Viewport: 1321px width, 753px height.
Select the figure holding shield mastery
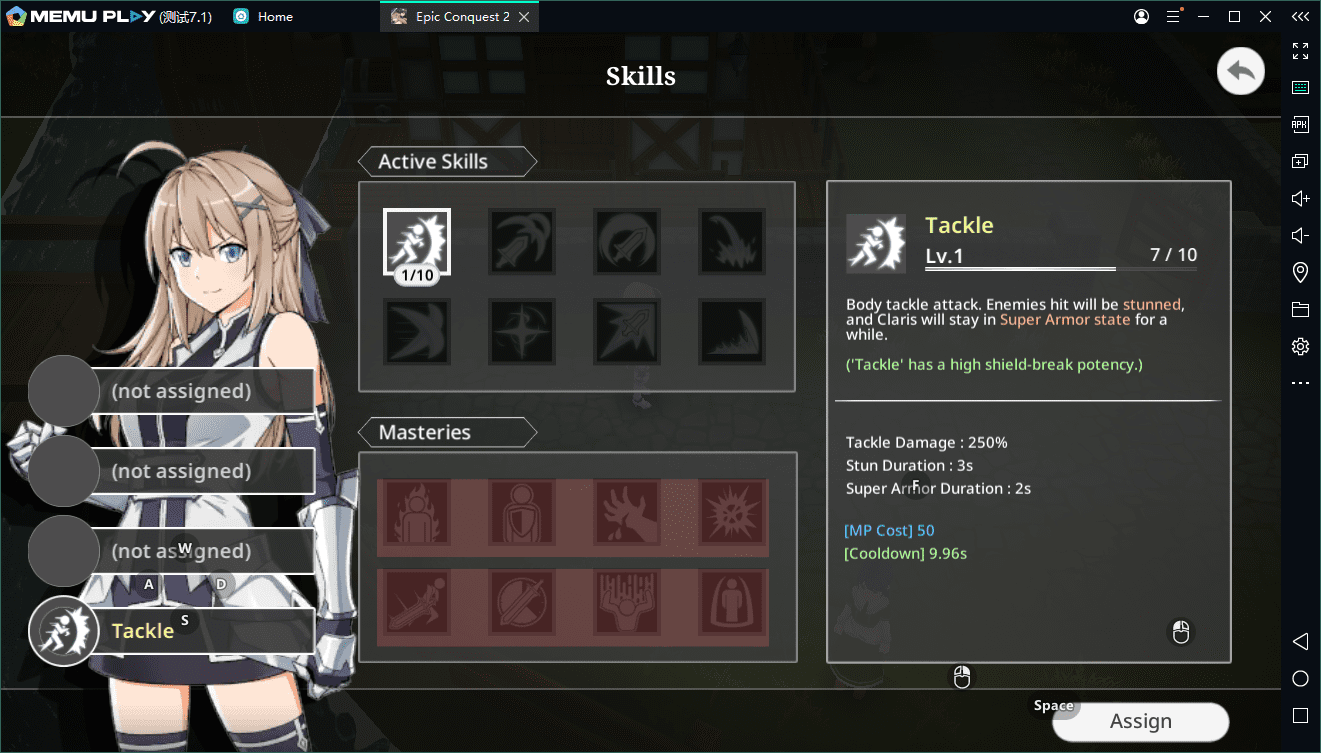pyautogui.click(x=522, y=512)
